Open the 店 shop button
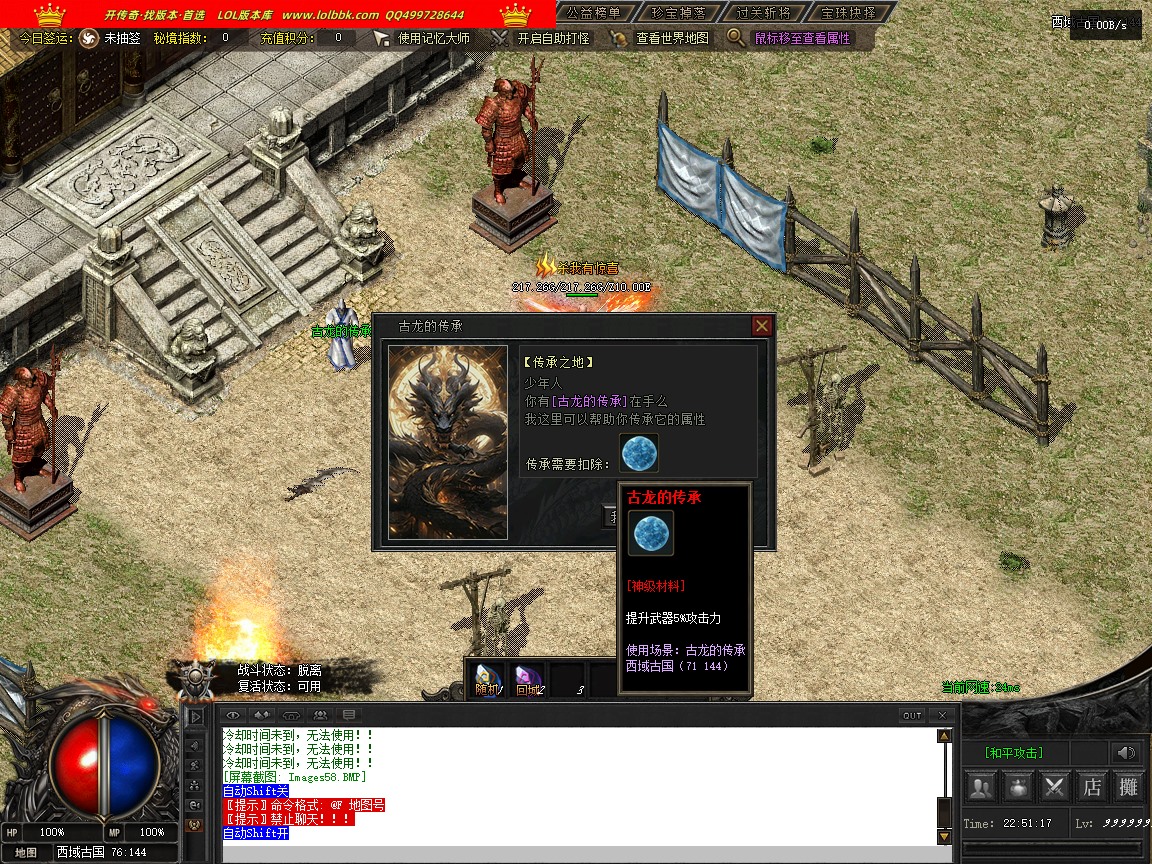 pos(1092,787)
